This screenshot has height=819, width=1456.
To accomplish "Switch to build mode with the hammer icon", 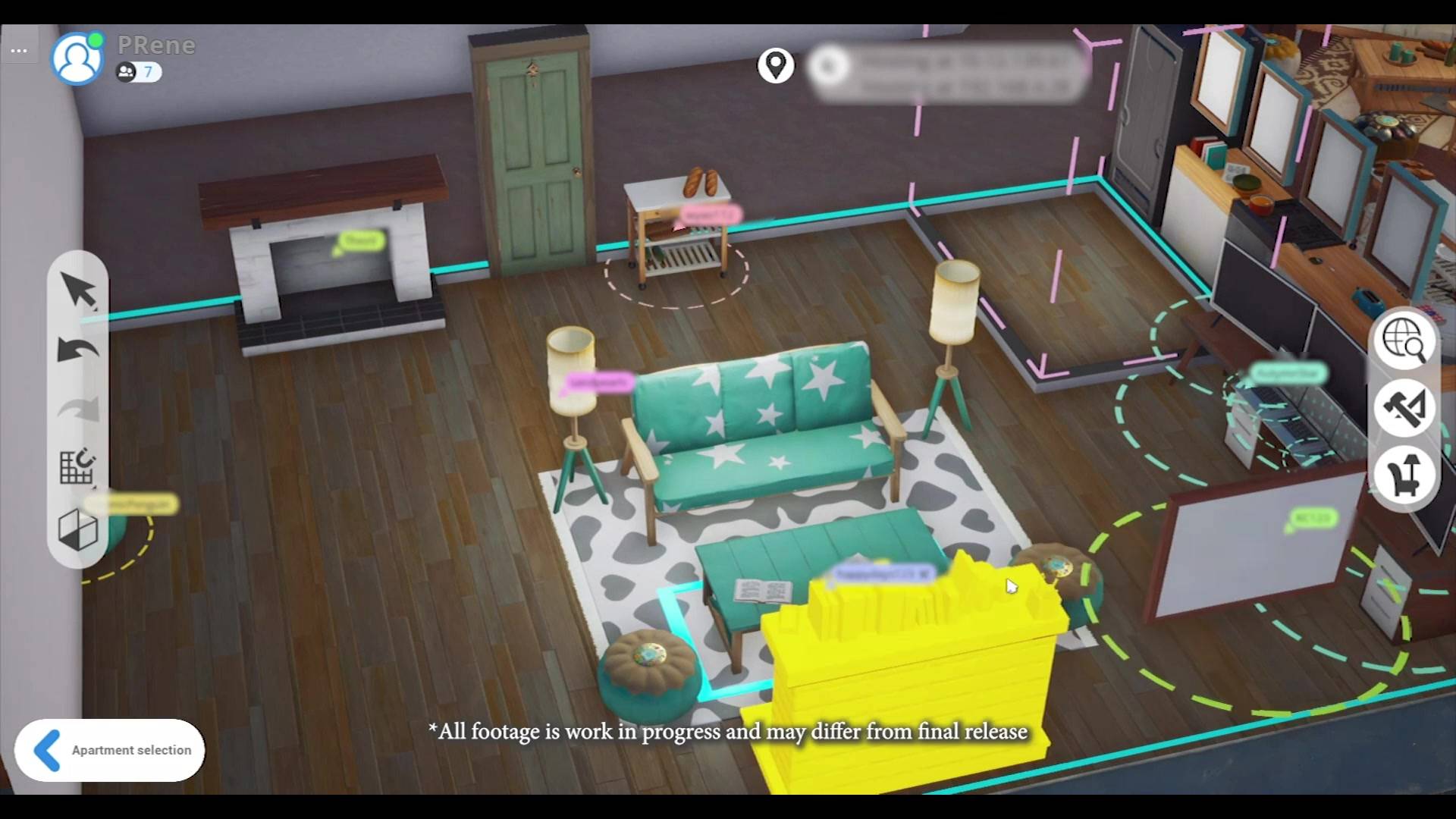I will 1407,409.
